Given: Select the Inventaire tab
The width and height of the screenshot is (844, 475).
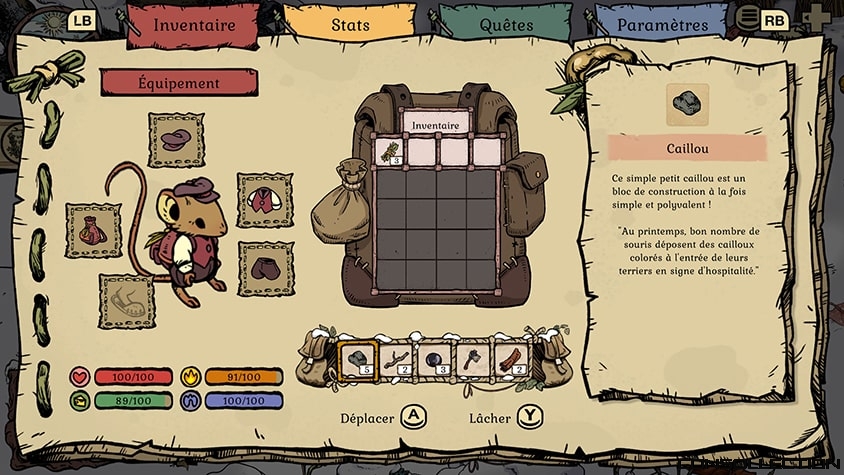Looking at the screenshot, I should point(195,25).
